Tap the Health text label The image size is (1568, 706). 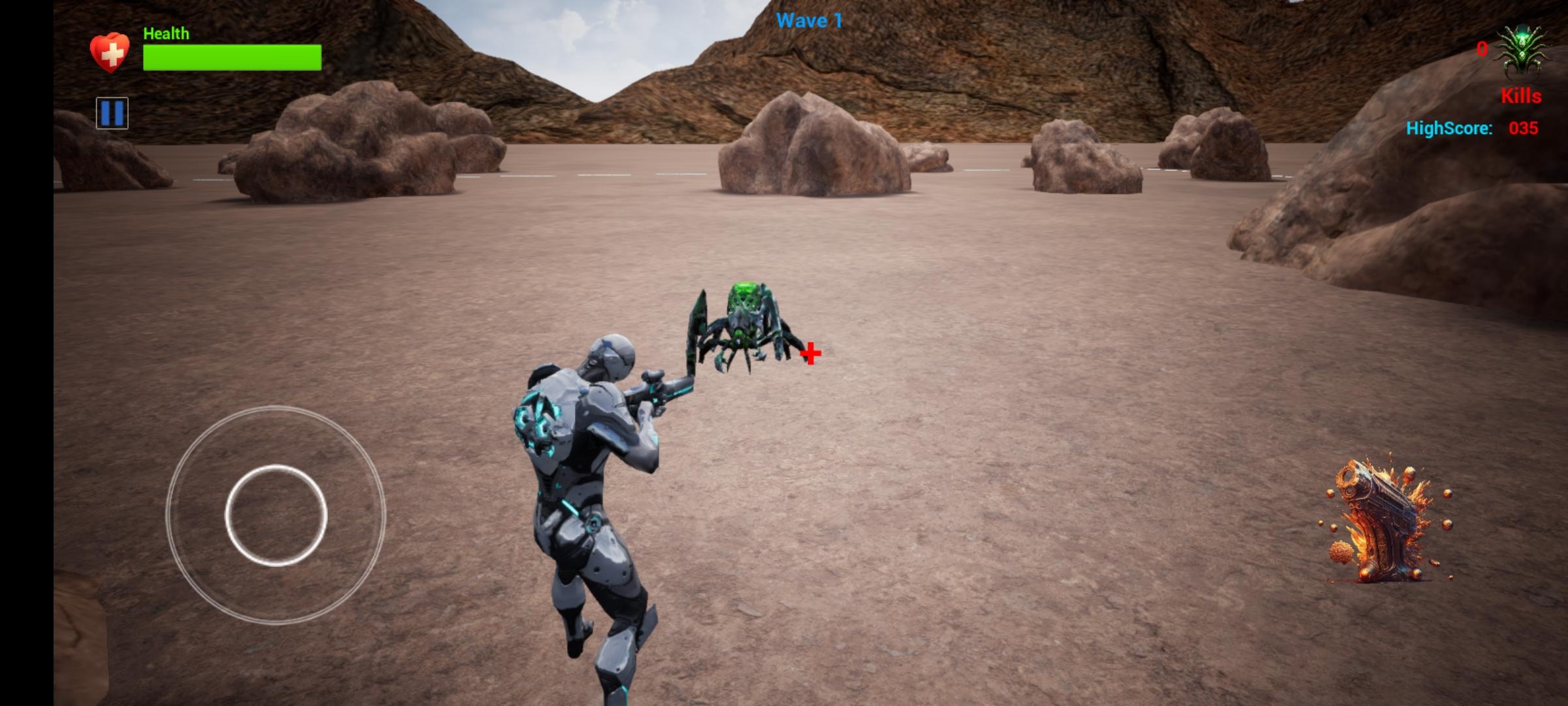coord(165,32)
